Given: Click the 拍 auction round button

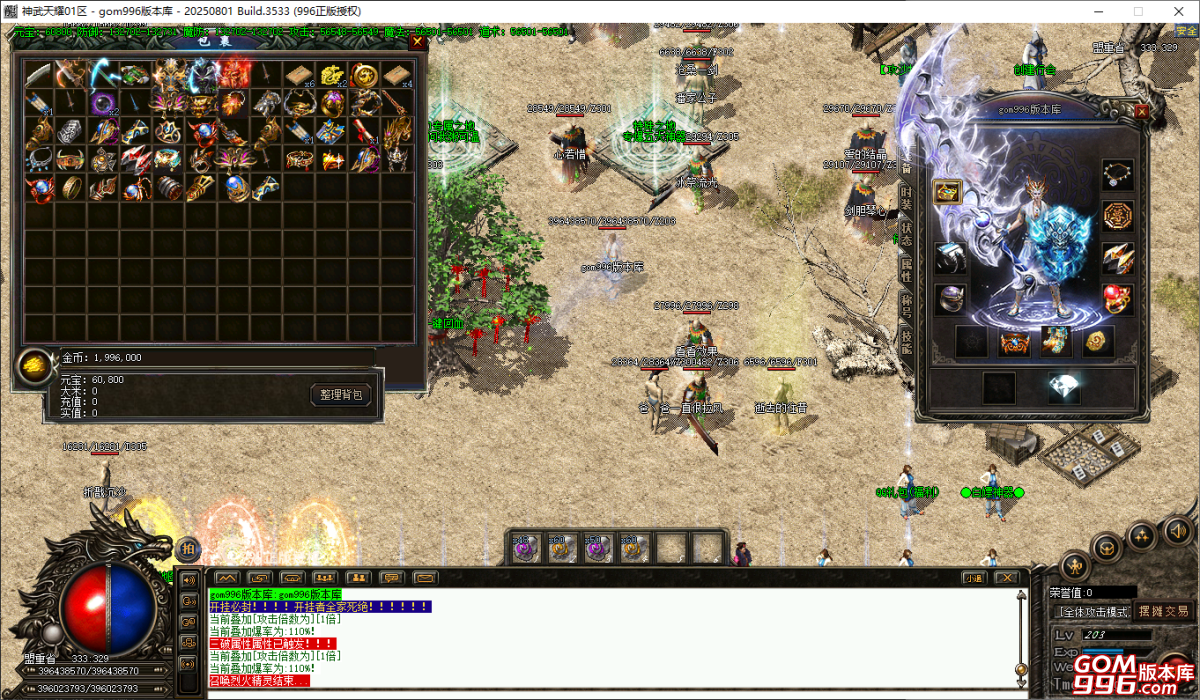Looking at the screenshot, I should [187, 549].
